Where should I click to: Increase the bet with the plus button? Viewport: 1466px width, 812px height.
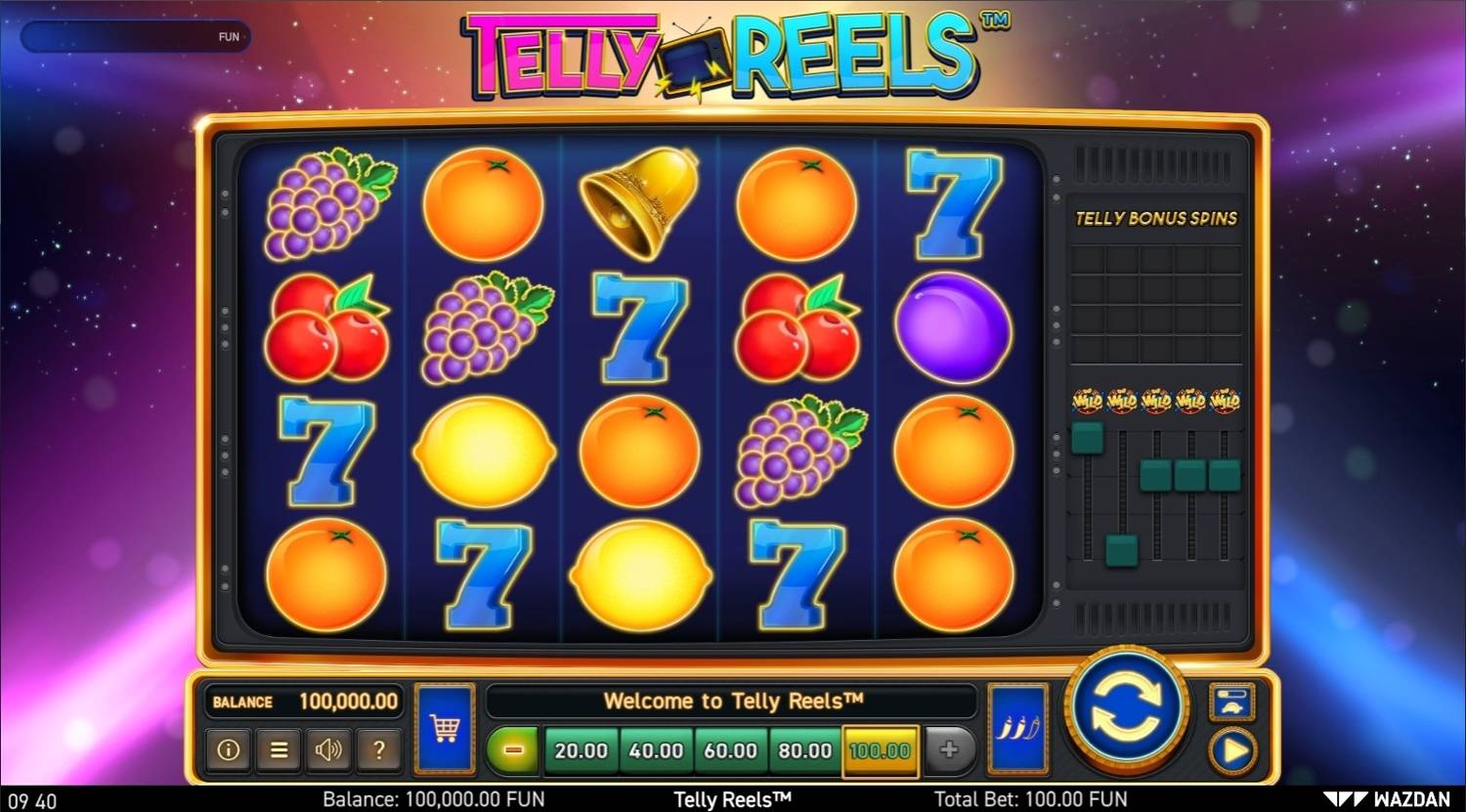pos(950,751)
